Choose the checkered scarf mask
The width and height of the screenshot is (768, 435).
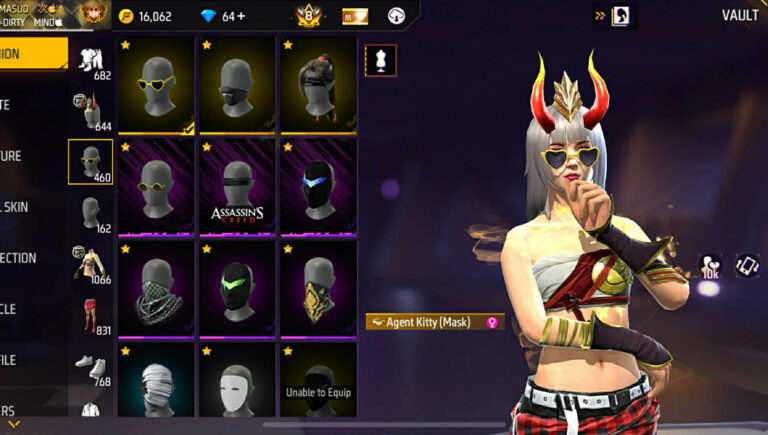pyautogui.click(x=156, y=288)
